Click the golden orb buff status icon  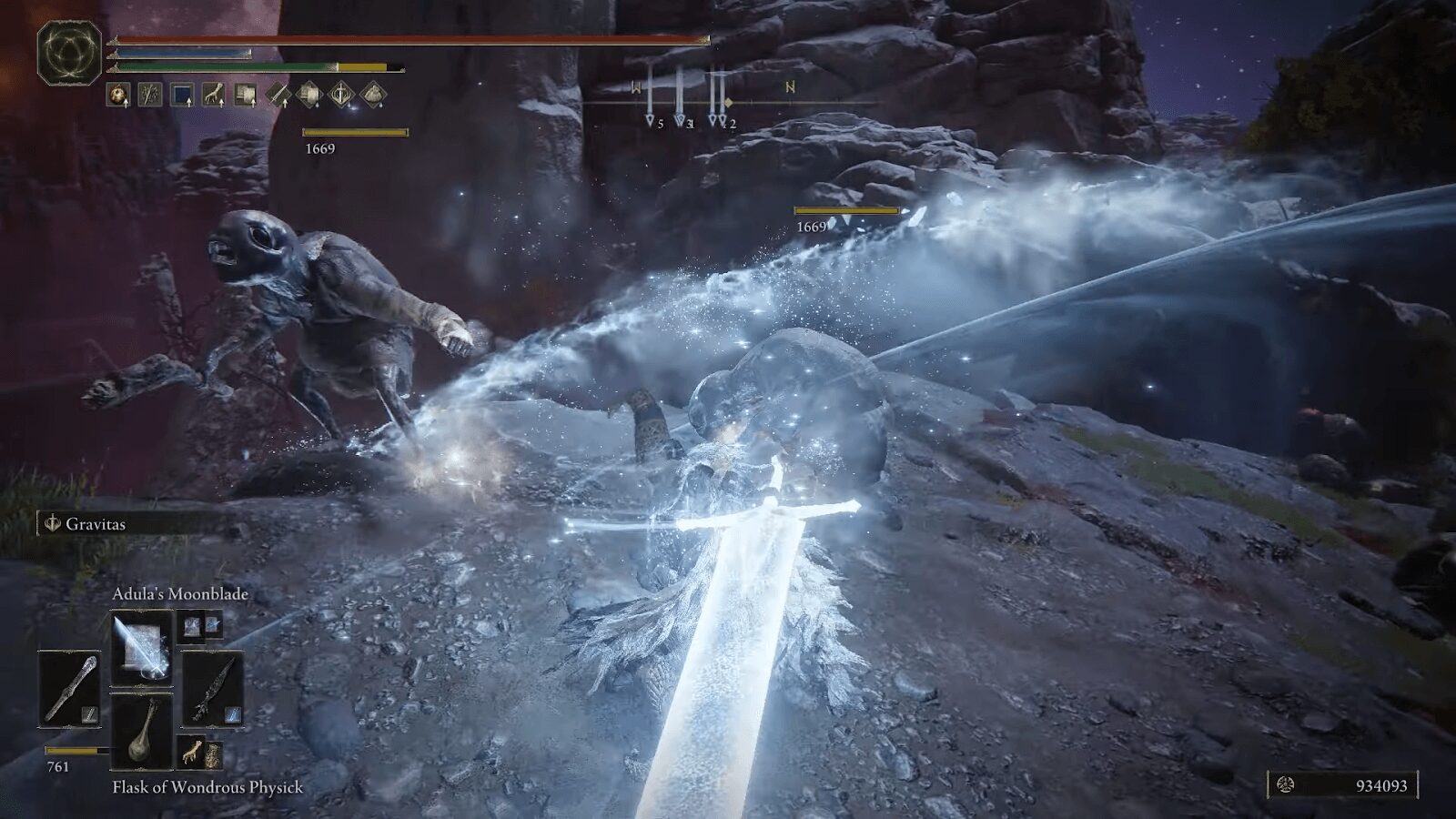click(x=118, y=94)
